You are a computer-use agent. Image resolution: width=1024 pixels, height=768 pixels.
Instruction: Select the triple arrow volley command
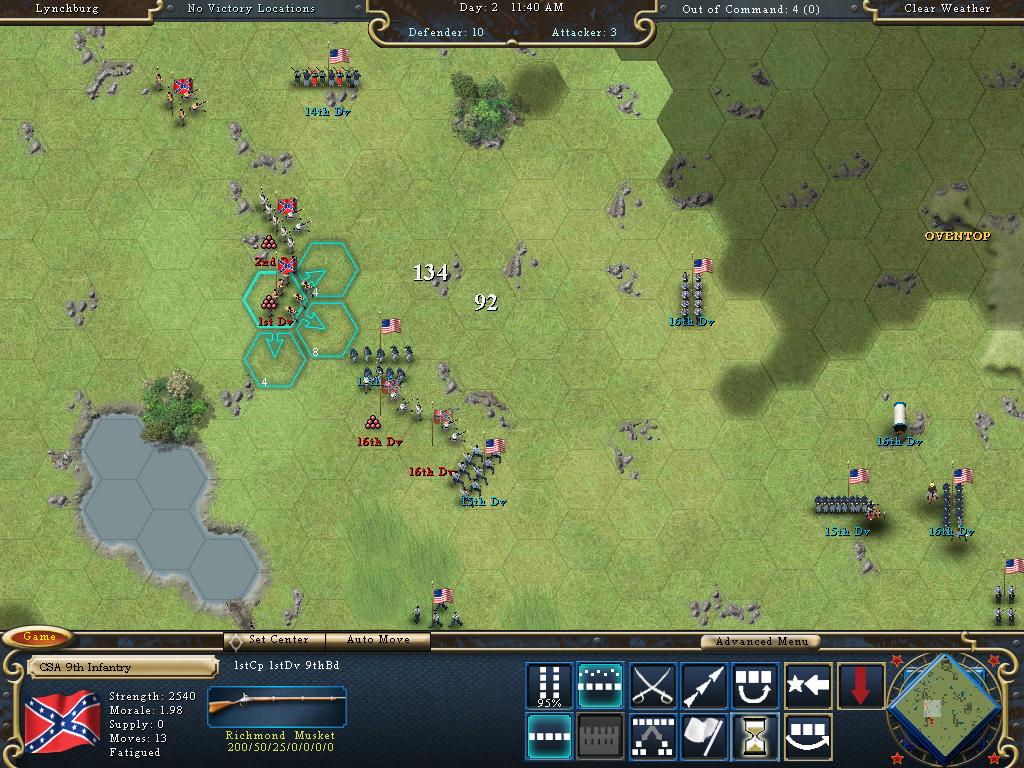click(704, 686)
